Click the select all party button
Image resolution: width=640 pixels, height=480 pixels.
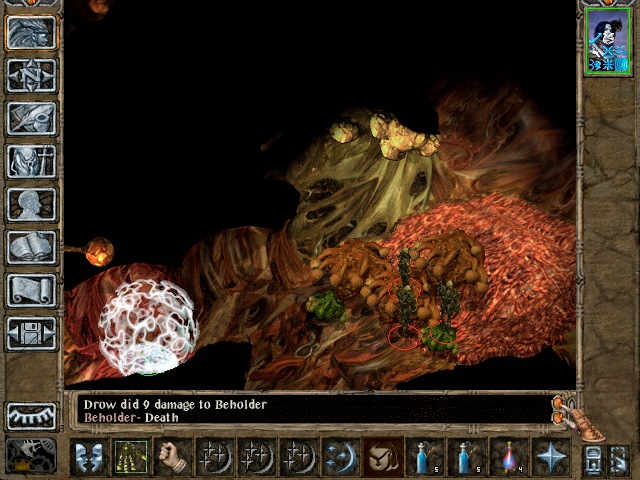click(x=593, y=459)
